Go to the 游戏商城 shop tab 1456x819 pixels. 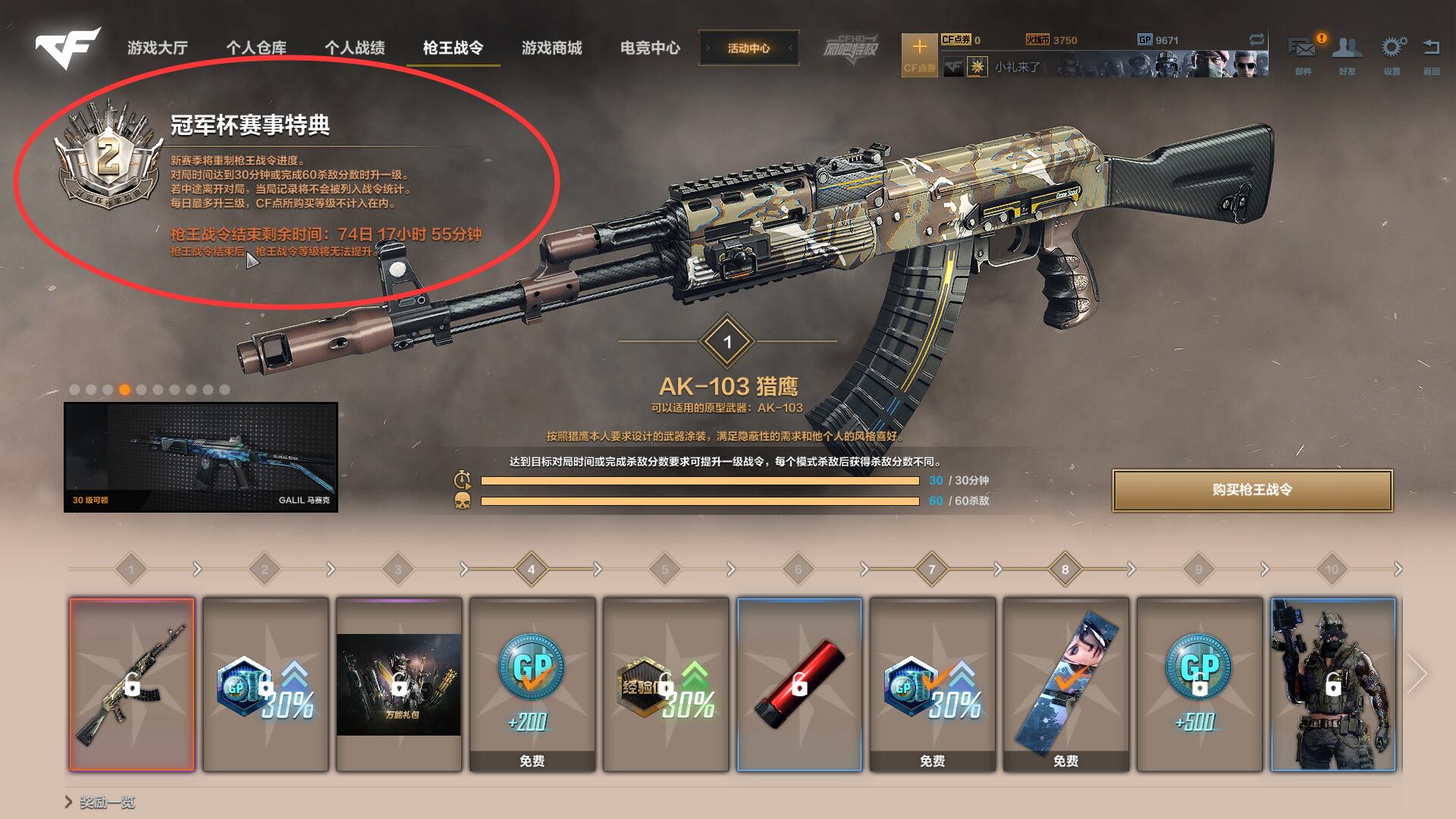[551, 48]
